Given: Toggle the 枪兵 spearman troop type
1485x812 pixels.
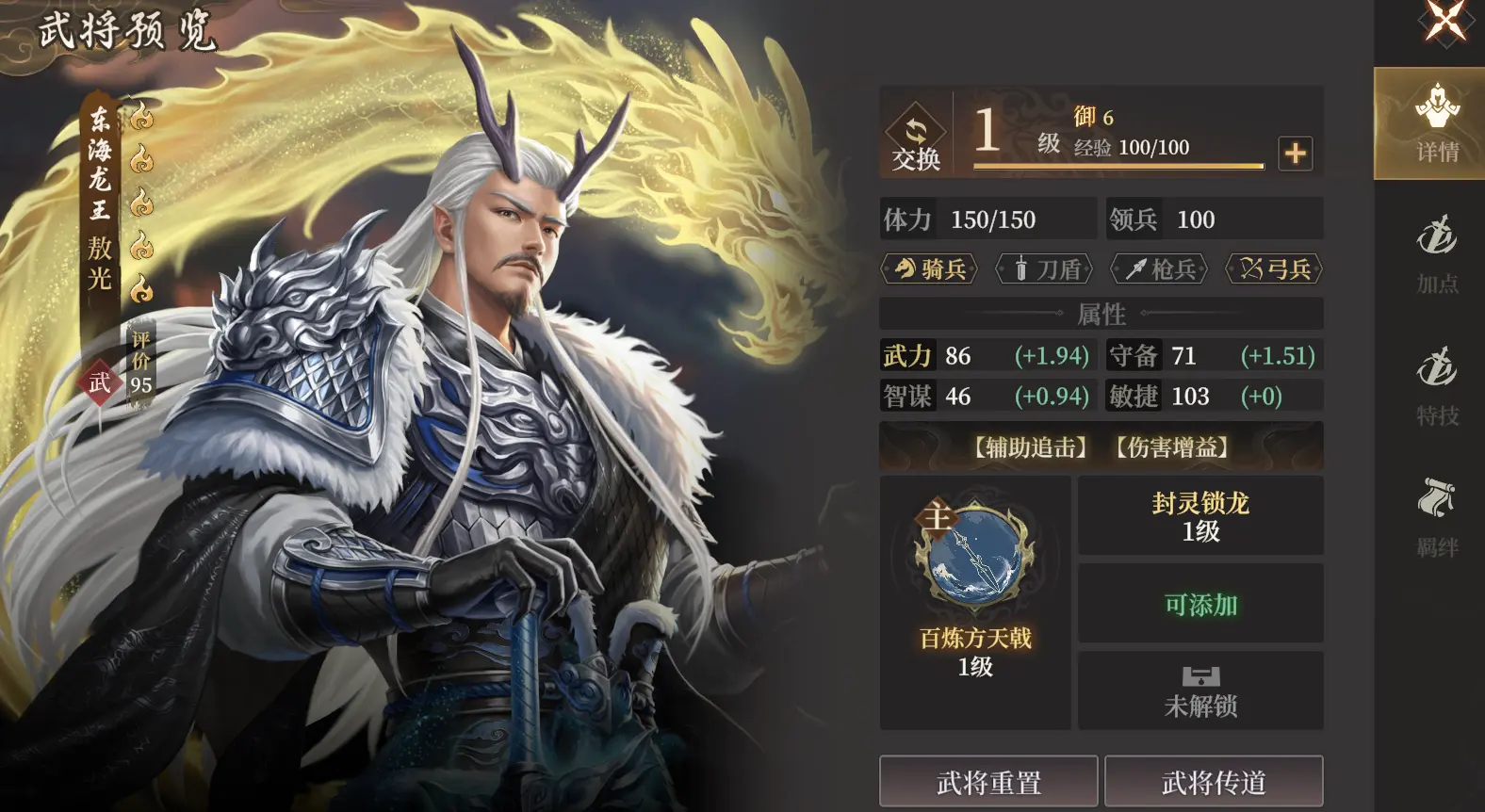Looking at the screenshot, I should tap(1159, 270).
